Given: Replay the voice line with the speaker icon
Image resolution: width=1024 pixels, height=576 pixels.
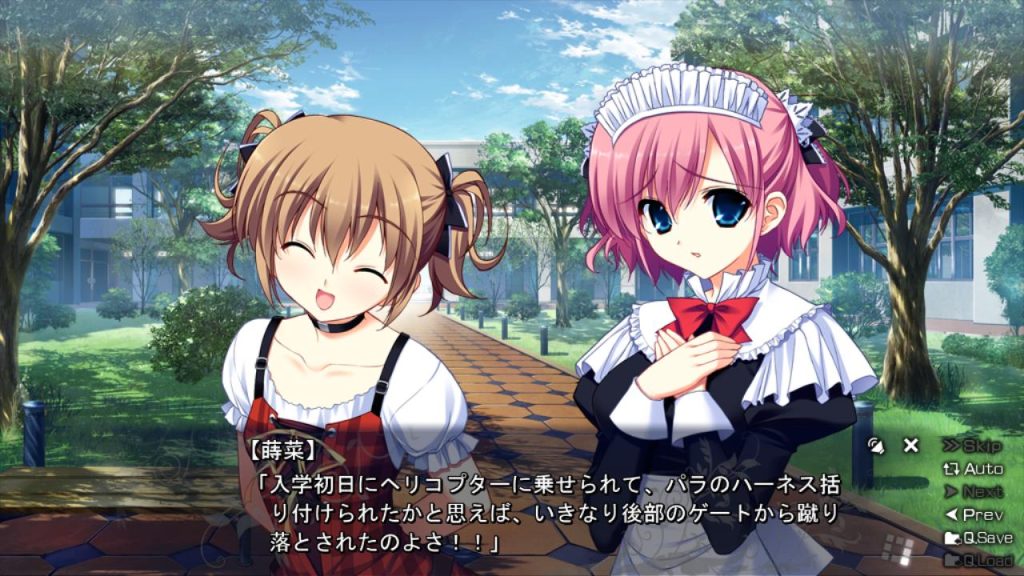Looking at the screenshot, I should pyautogui.click(x=877, y=446).
